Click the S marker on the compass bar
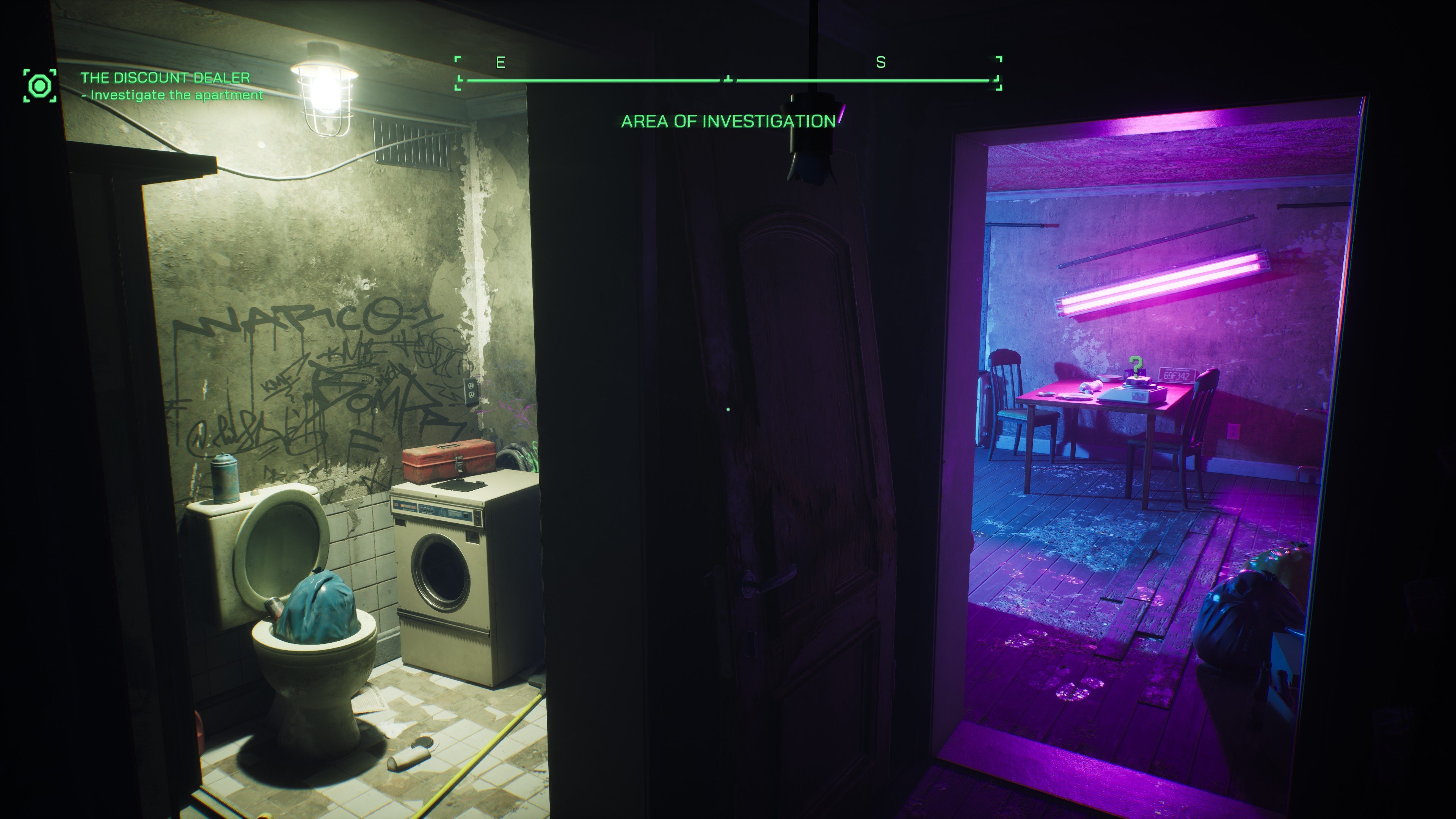1456x819 pixels. click(x=880, y=63)
